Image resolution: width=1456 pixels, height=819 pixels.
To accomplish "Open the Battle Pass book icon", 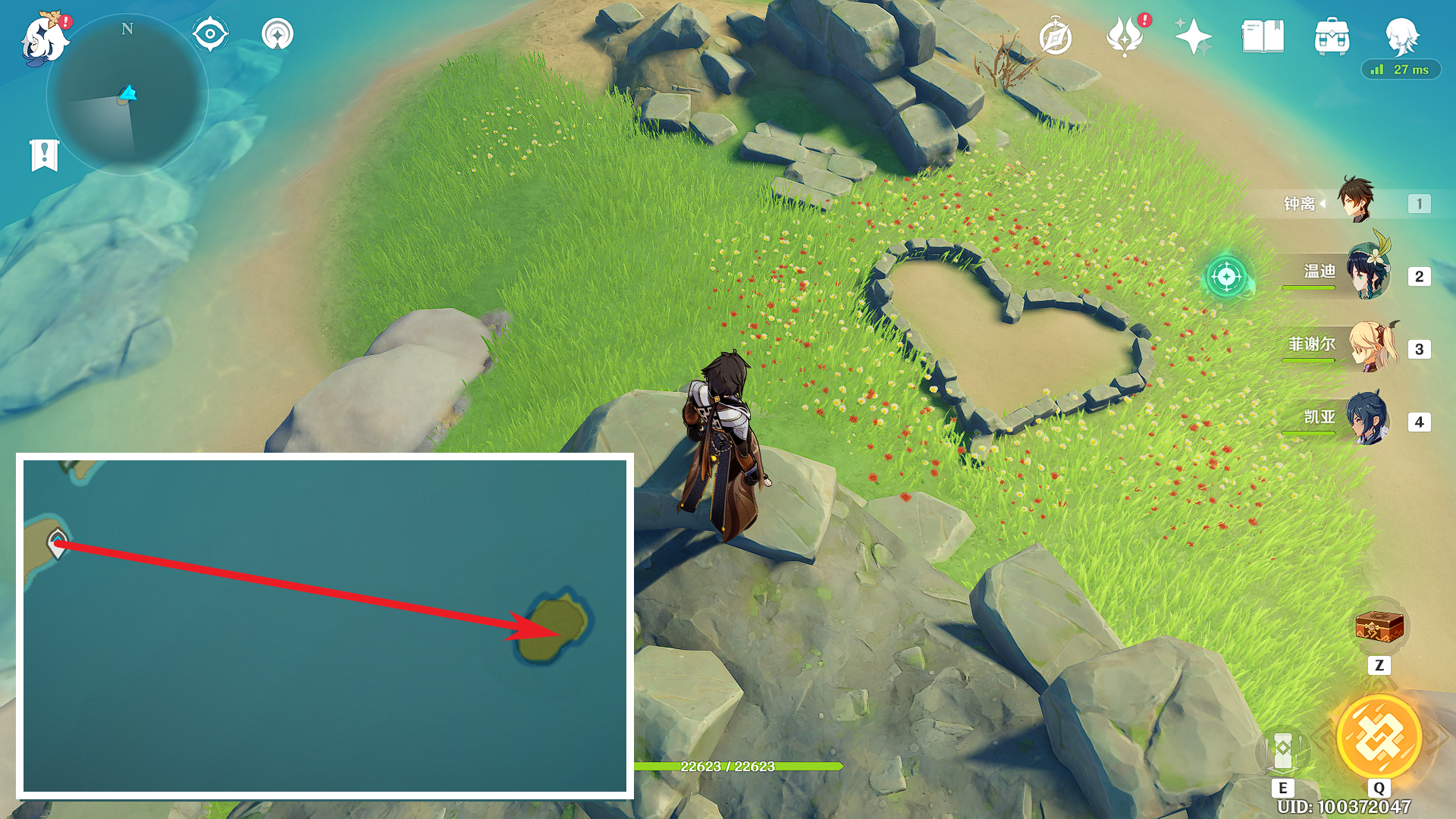I will (x=1263, y=36).
